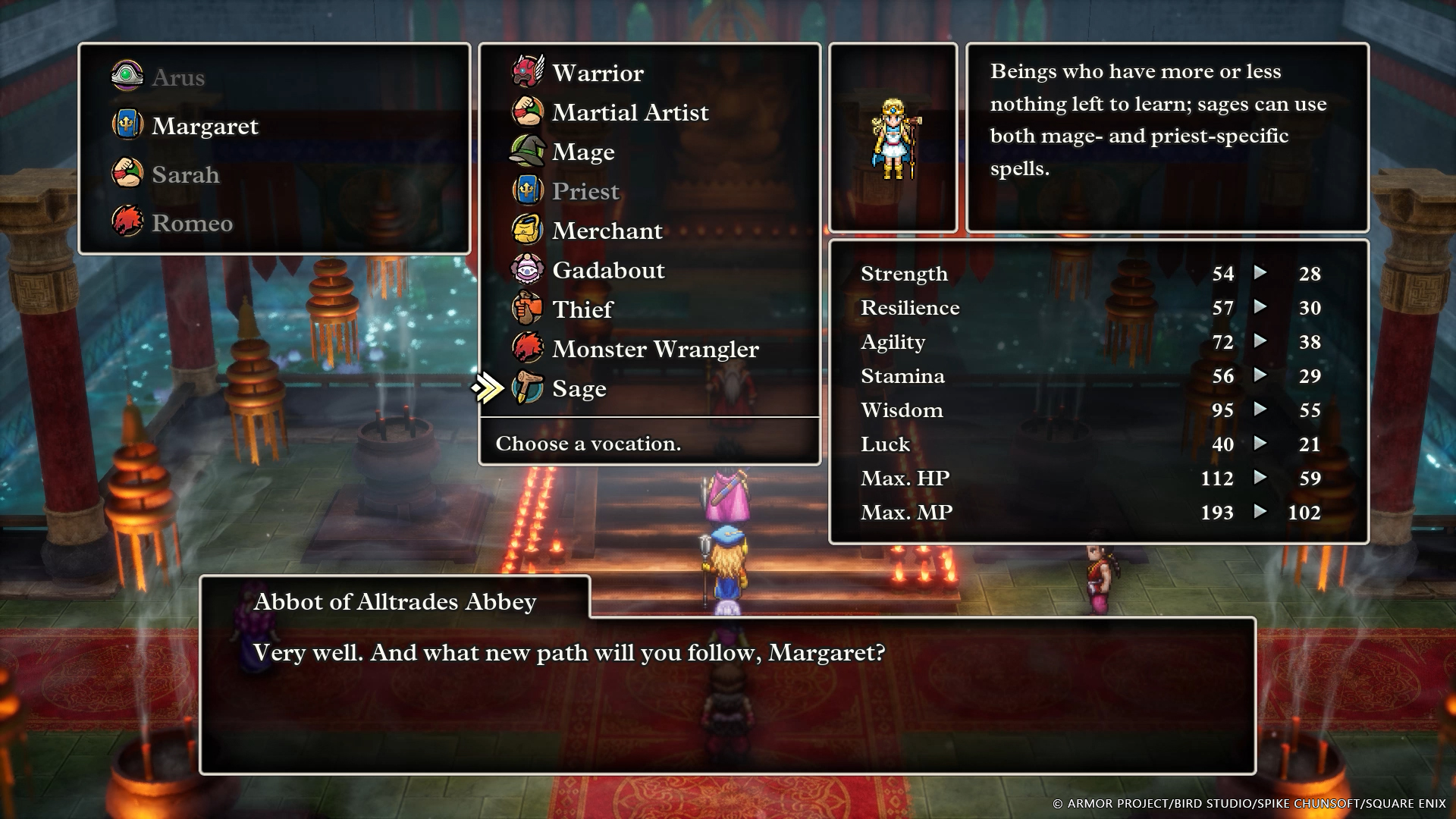Pick the Mage vocation
The width and height of the screenshot is (1456, 819).
click(582, 152)
